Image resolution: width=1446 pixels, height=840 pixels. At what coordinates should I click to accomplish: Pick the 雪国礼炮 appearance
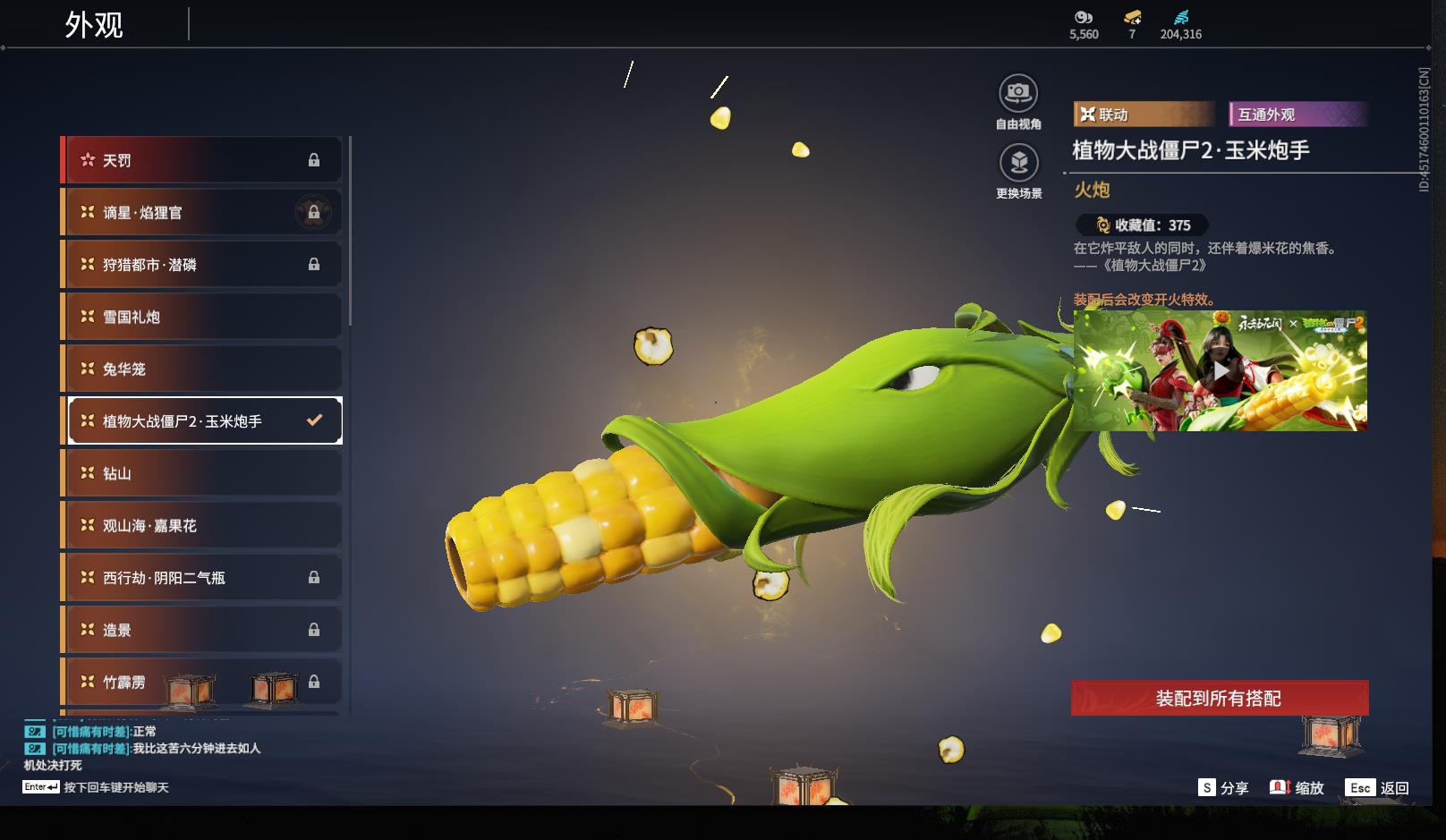pos(203,317)
